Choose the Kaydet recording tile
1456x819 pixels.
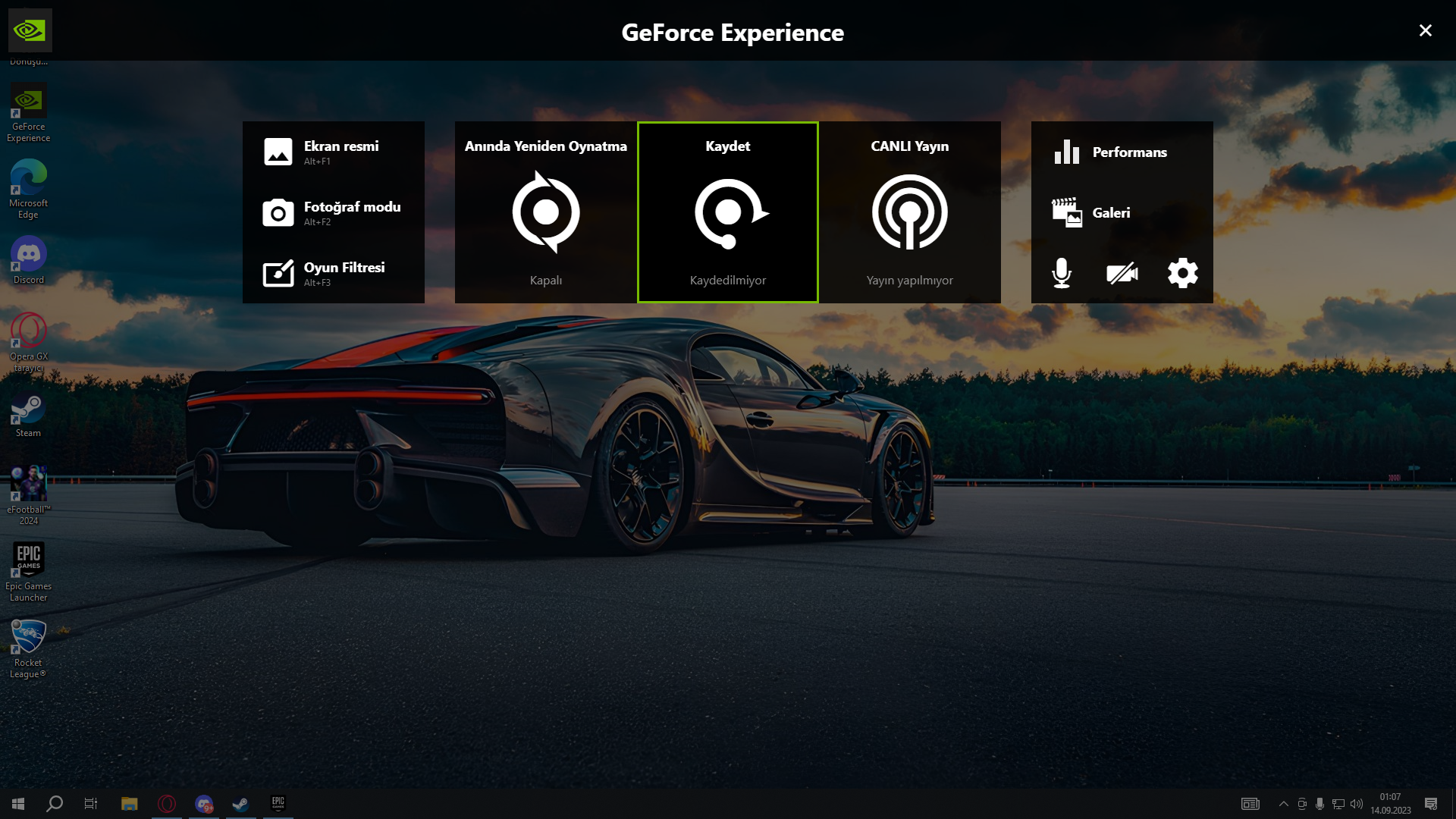pos(728,212)
